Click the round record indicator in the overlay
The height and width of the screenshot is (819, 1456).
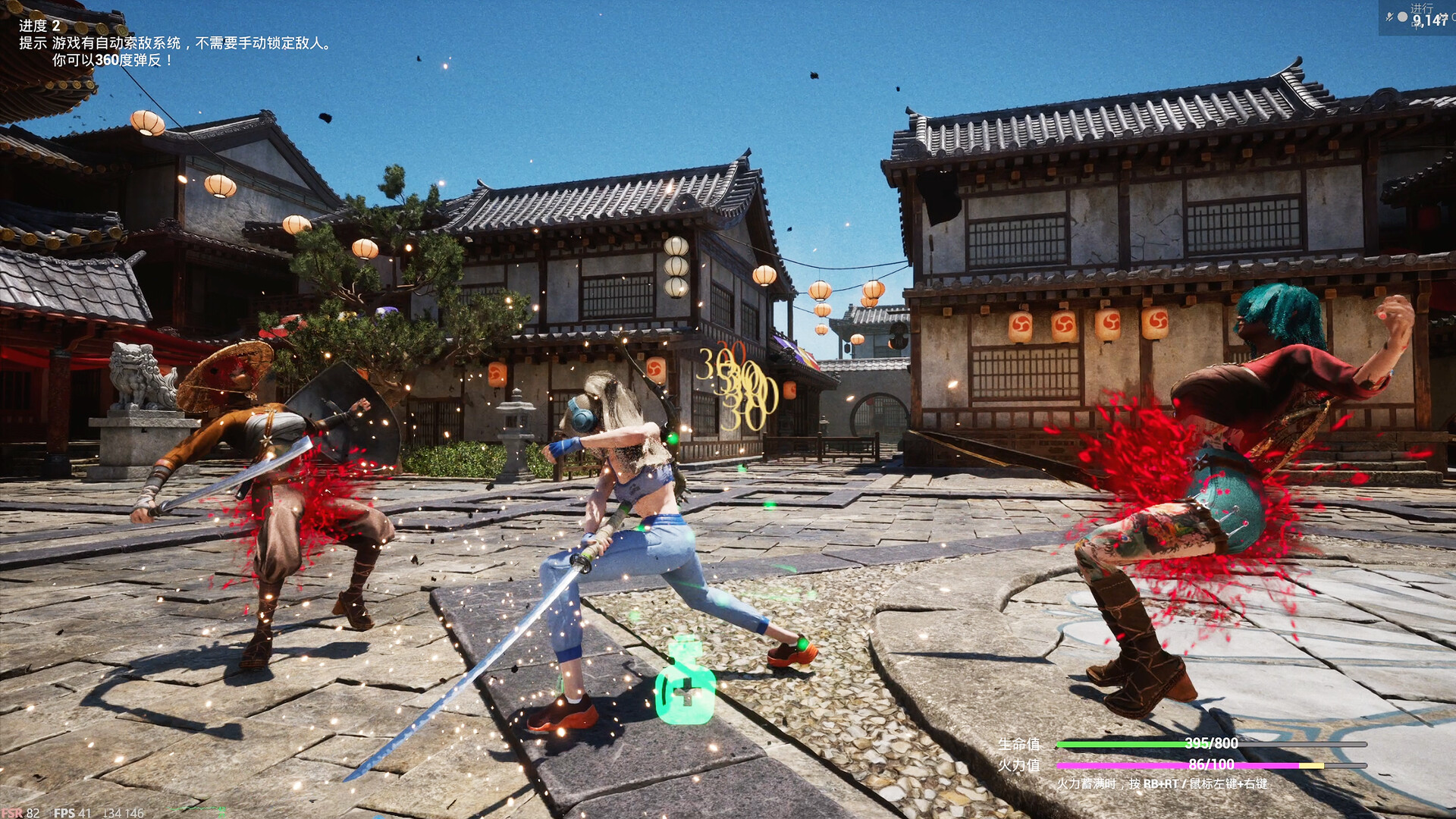[x=1403, y=17]
